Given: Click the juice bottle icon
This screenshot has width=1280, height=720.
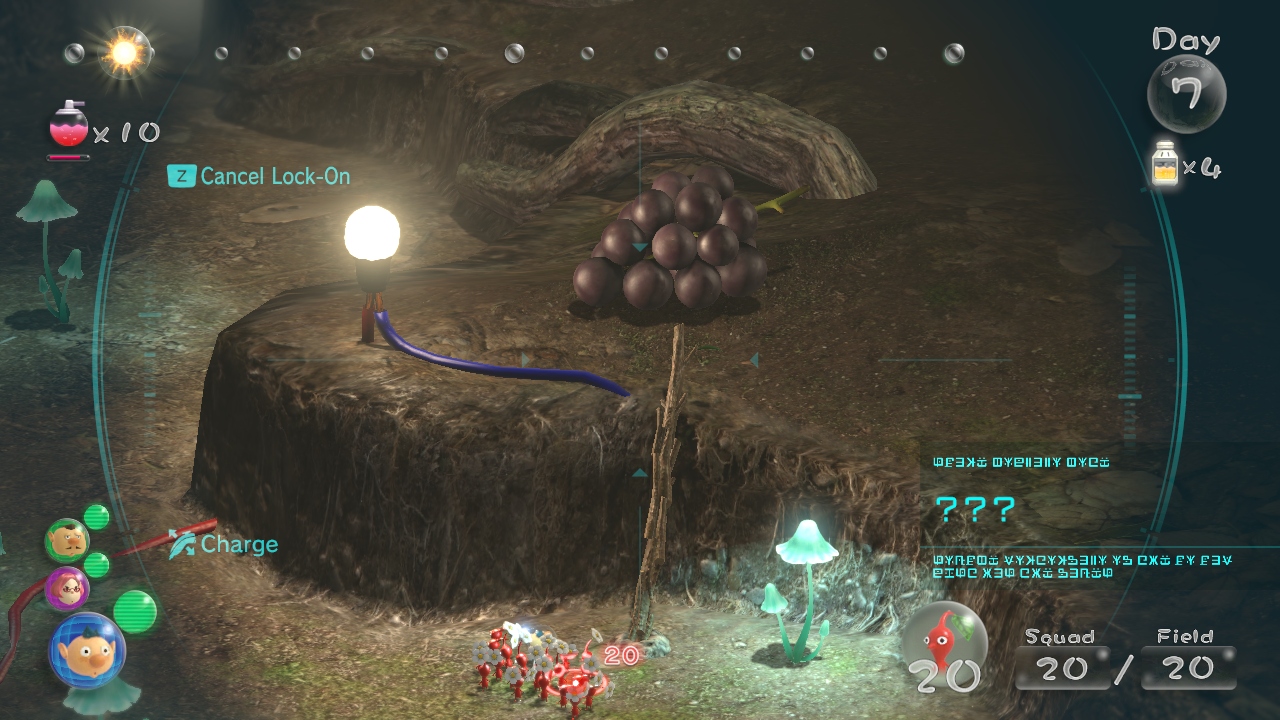Looking at the screenshot, I should click(x=1164, y=164).
